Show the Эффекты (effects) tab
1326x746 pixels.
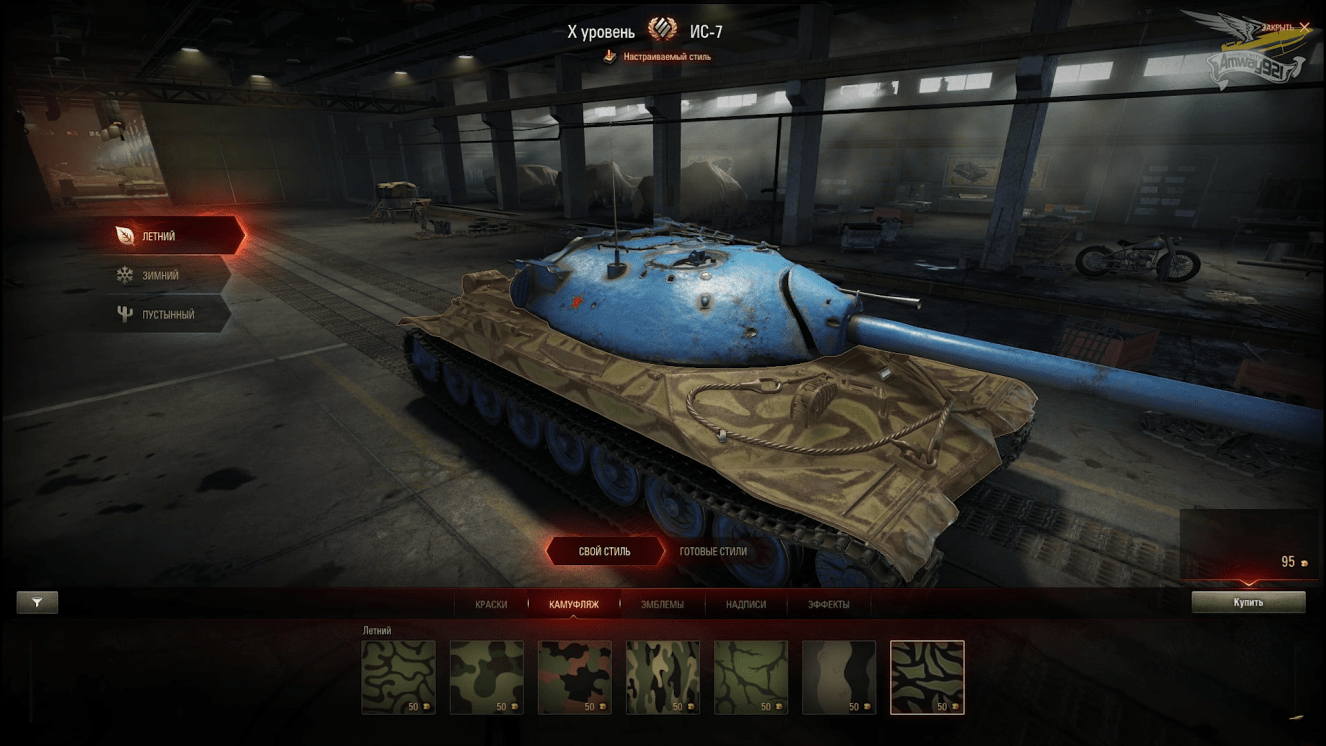[x=829, y=604]
